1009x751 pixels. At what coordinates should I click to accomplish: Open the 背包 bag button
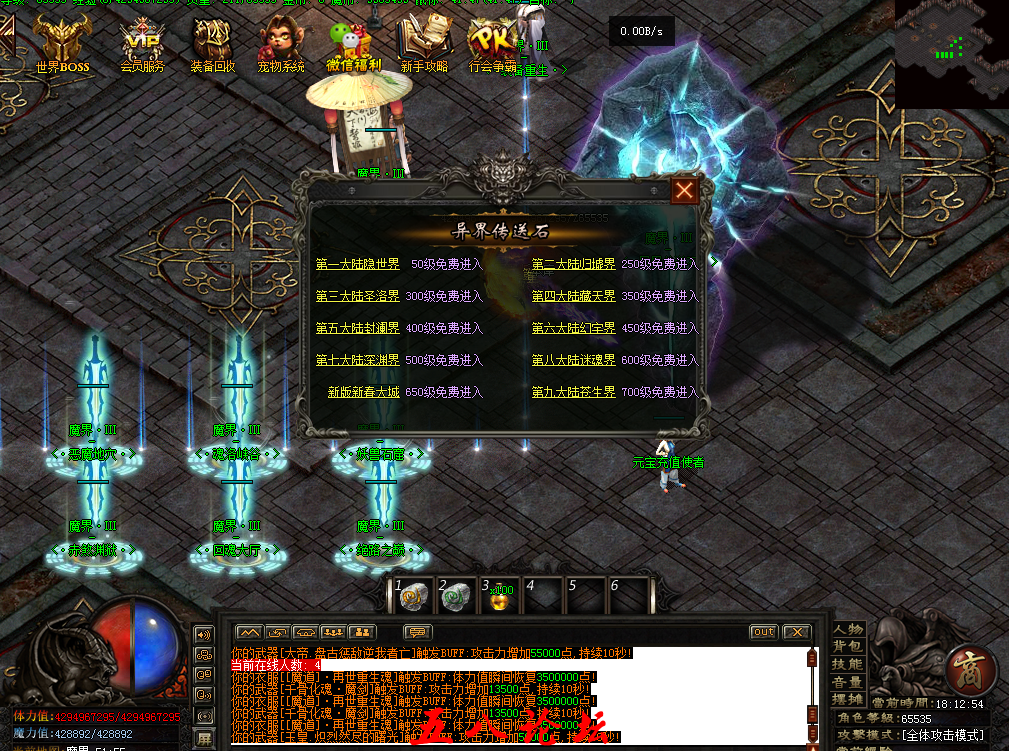pos(848,647)
